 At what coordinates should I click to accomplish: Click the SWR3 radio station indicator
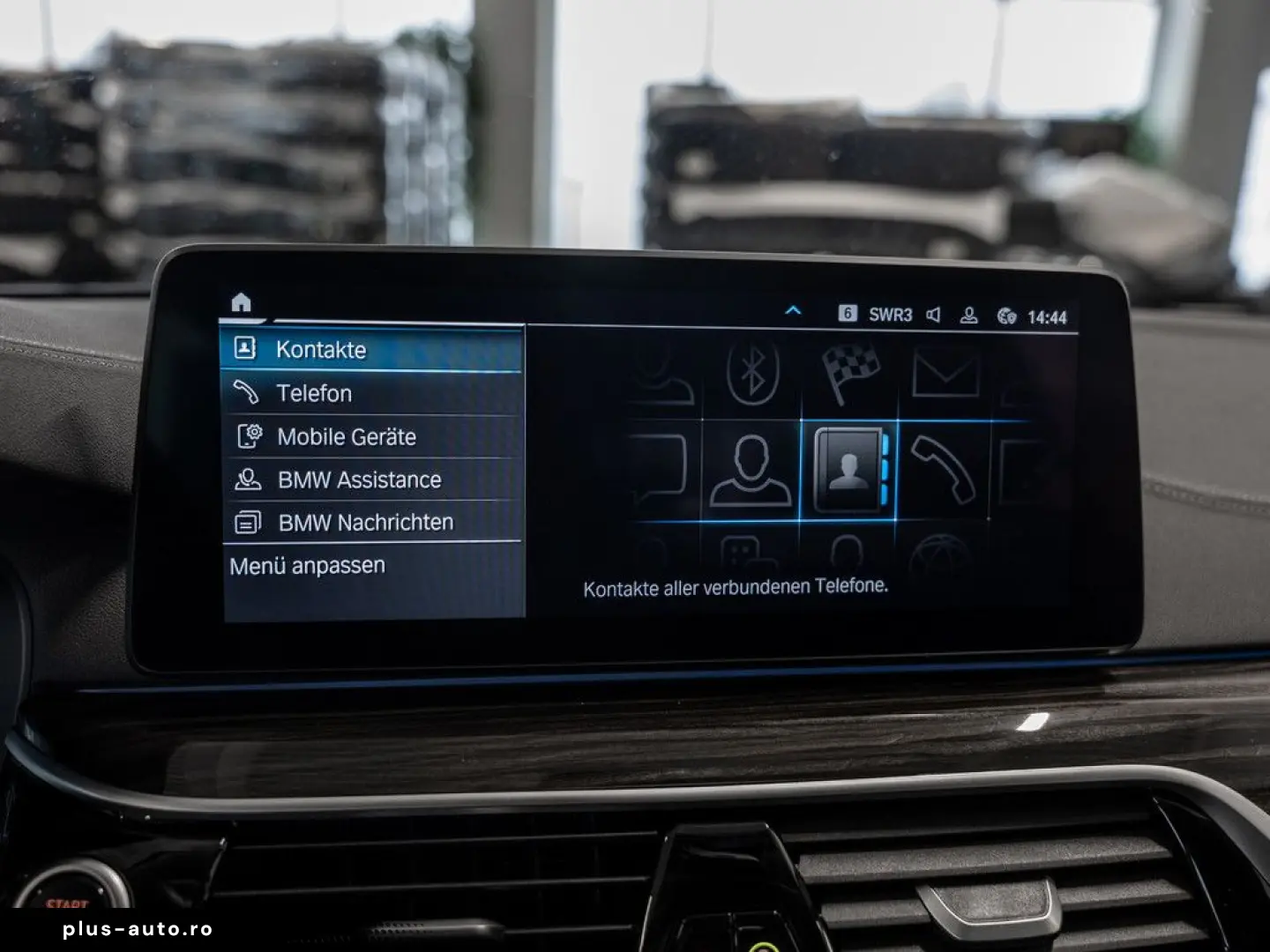pyautogui.click(x=890, y=315)
